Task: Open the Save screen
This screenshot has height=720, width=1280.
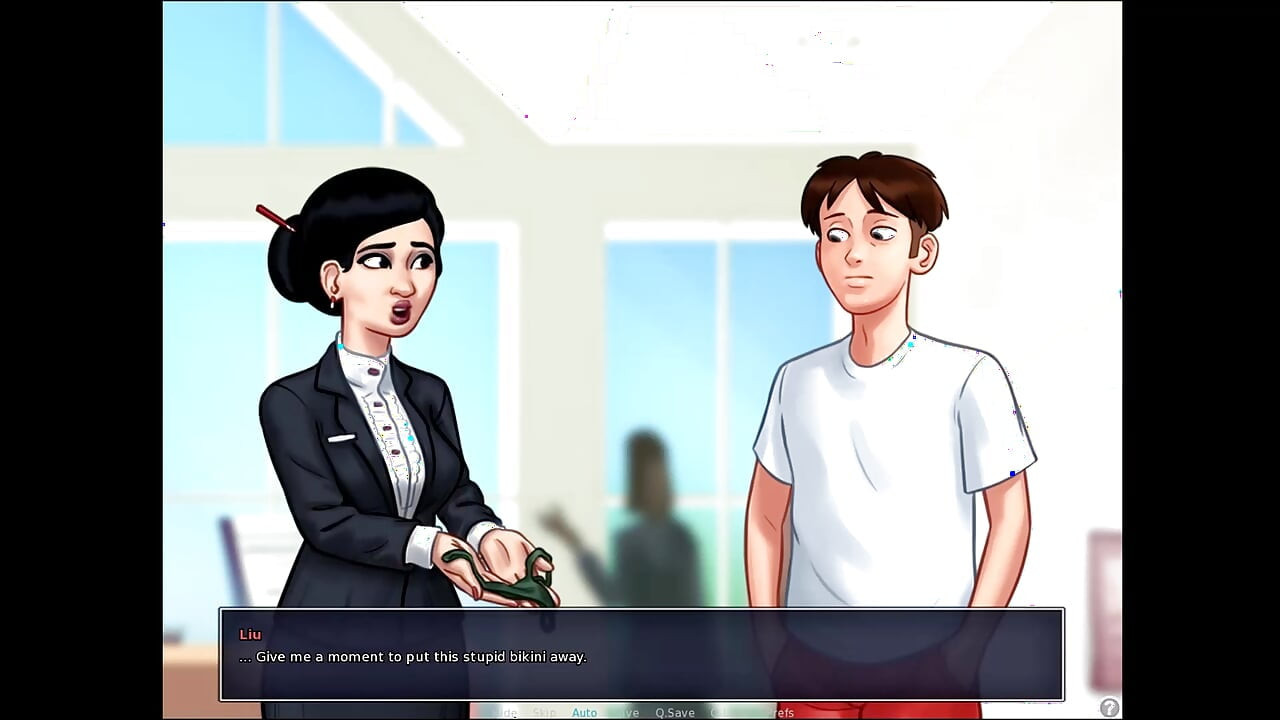Action: [627, 712]
